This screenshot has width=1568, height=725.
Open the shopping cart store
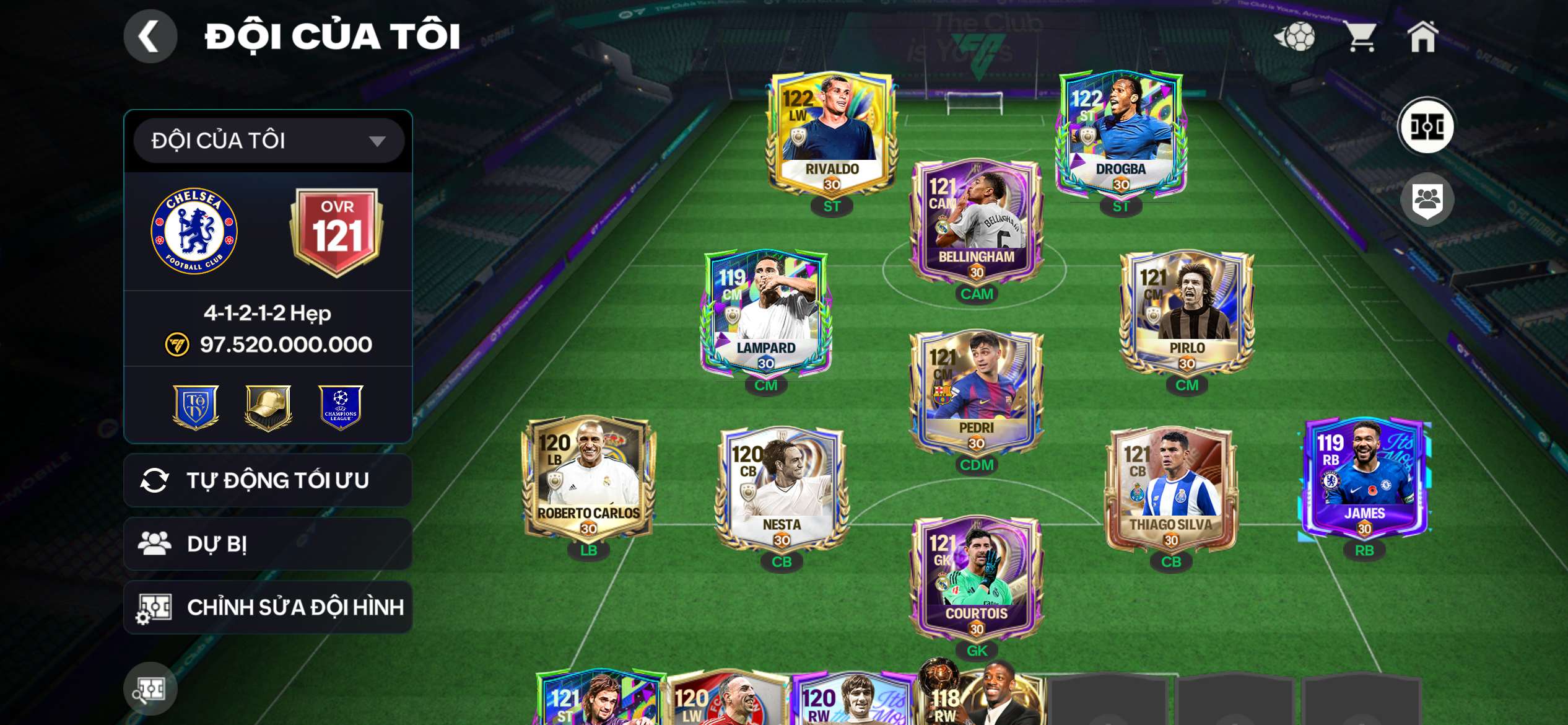pyautogui.click(x=1361, y=37)
